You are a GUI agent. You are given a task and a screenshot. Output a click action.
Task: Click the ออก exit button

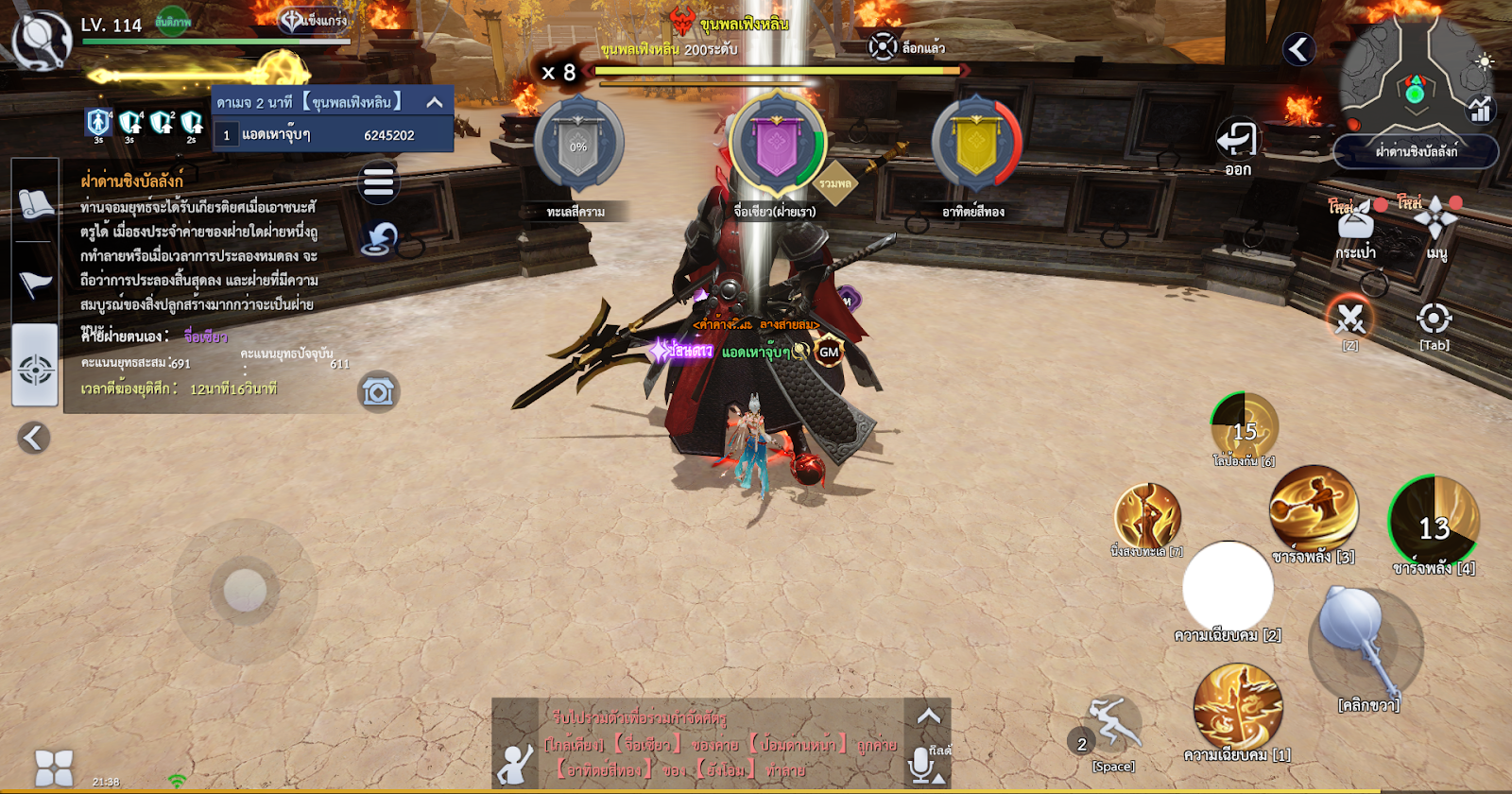click(1238, 143)
